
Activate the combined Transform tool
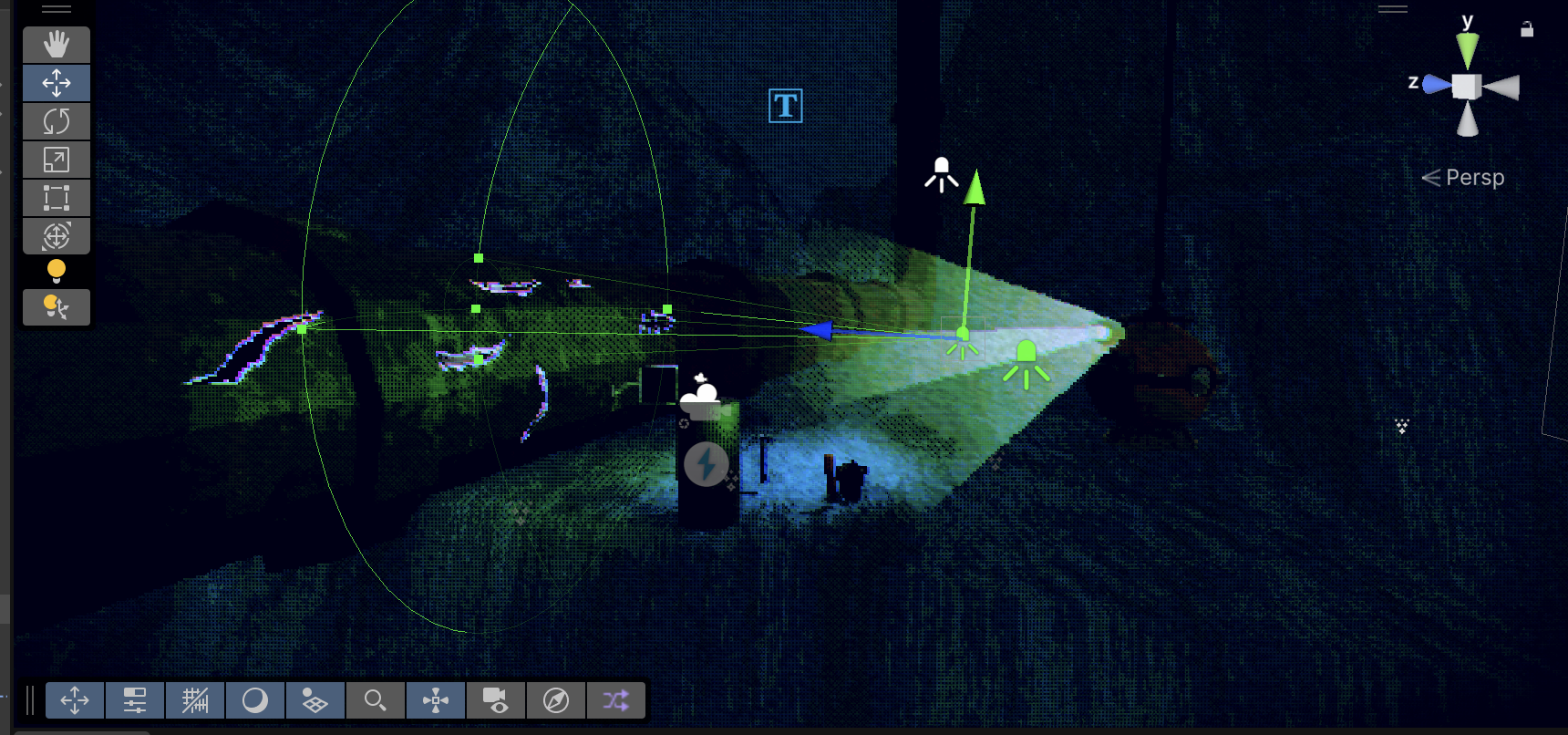[x=56, y=235]
